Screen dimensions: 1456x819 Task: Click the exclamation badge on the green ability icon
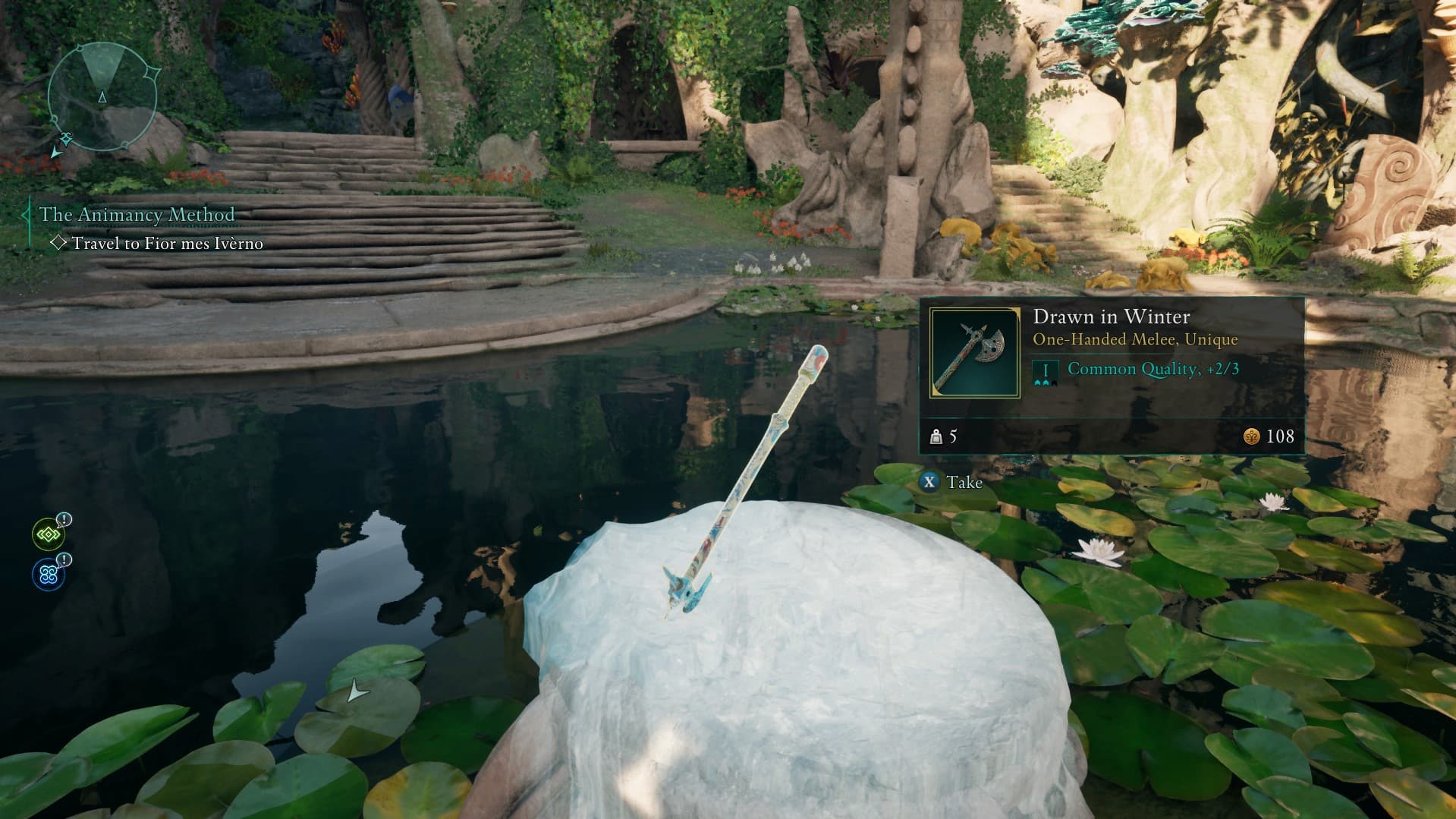point(64,519)
